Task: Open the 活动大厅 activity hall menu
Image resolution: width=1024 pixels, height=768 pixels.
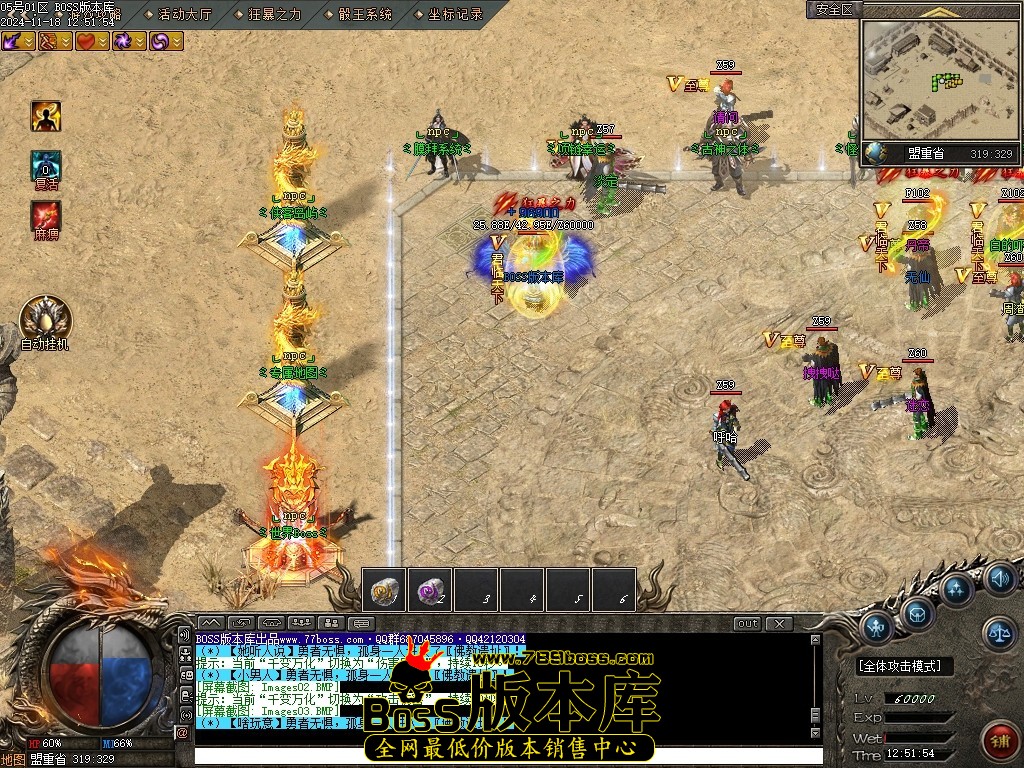Action: (x=185, y=14)
